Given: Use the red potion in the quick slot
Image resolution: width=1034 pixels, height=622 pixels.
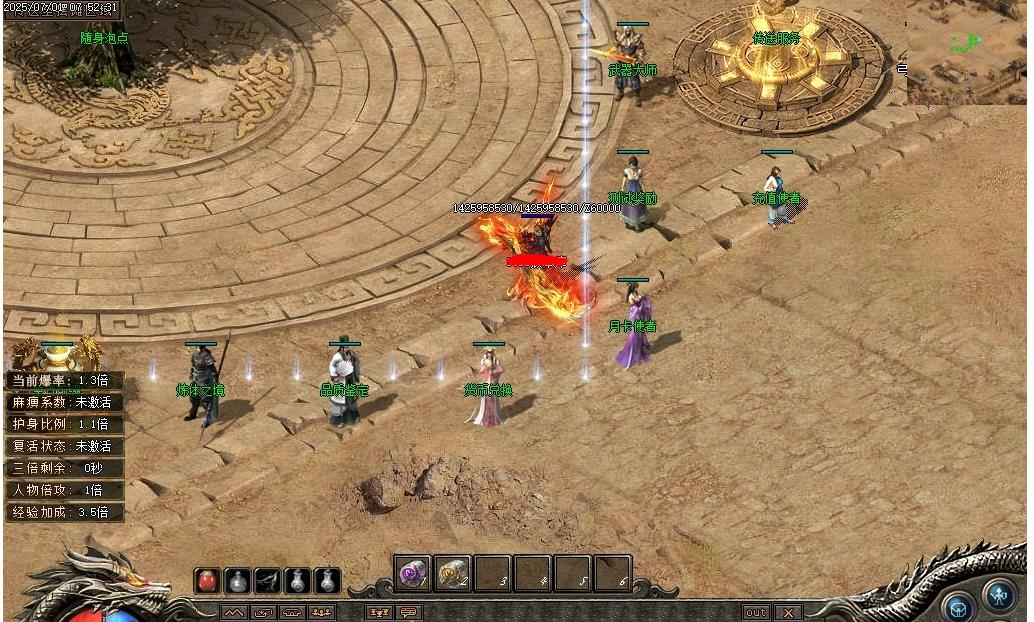Looking at the screenshot, I should click(208, 580).
